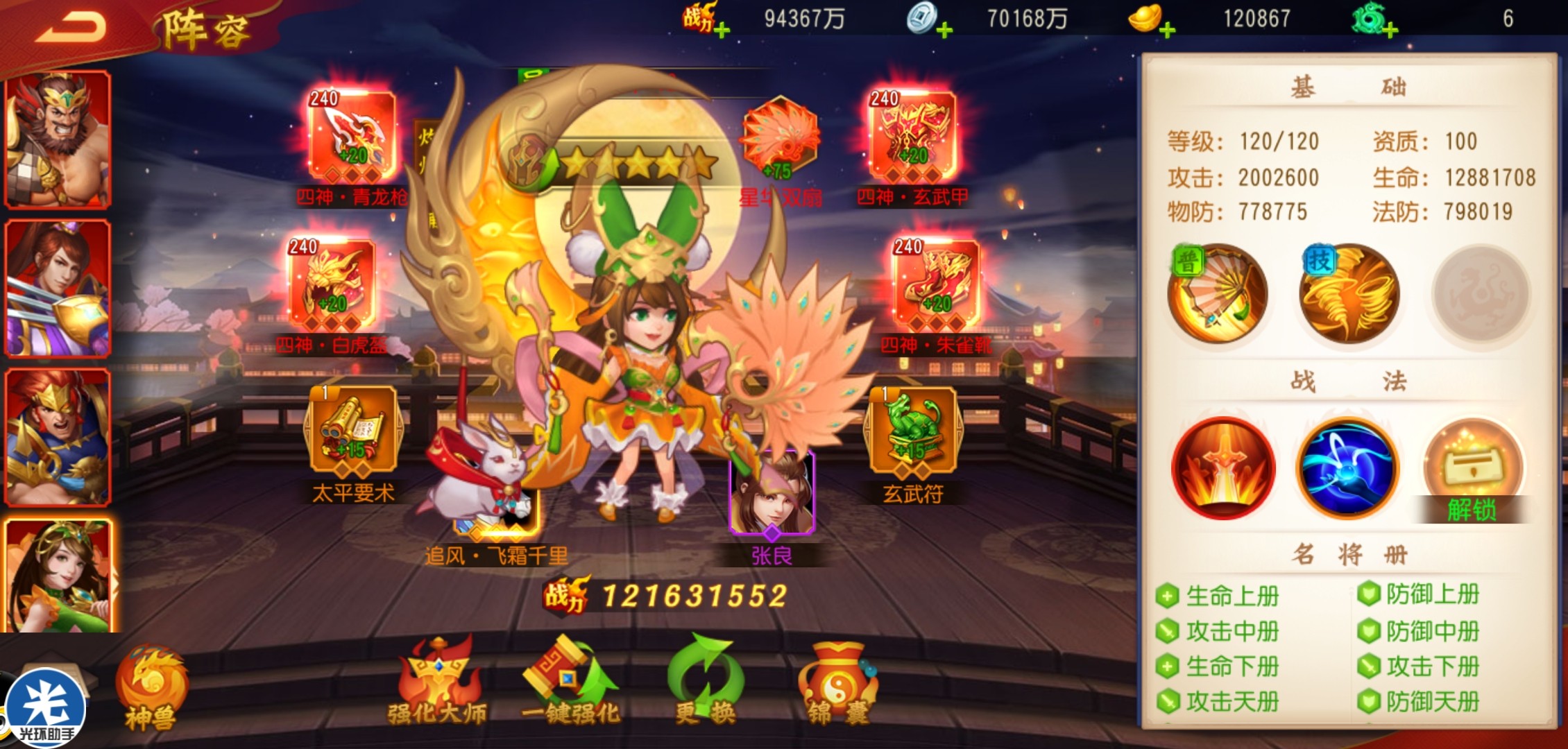Open the 锦囊 pouch

point(837,685)
